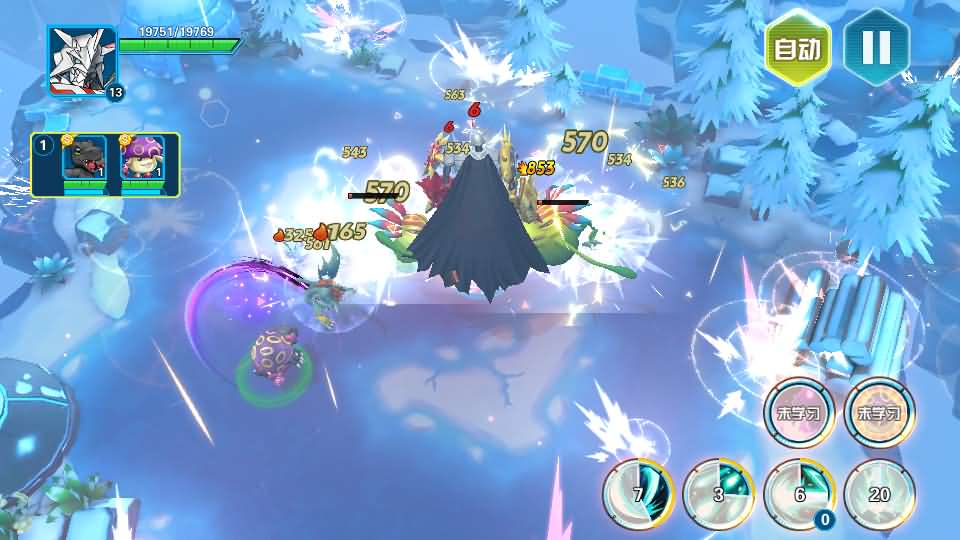This screenshot has height=540, width=960.
Task: Select the purple mushroom teammate portrait
Action: tap(142, 160)
